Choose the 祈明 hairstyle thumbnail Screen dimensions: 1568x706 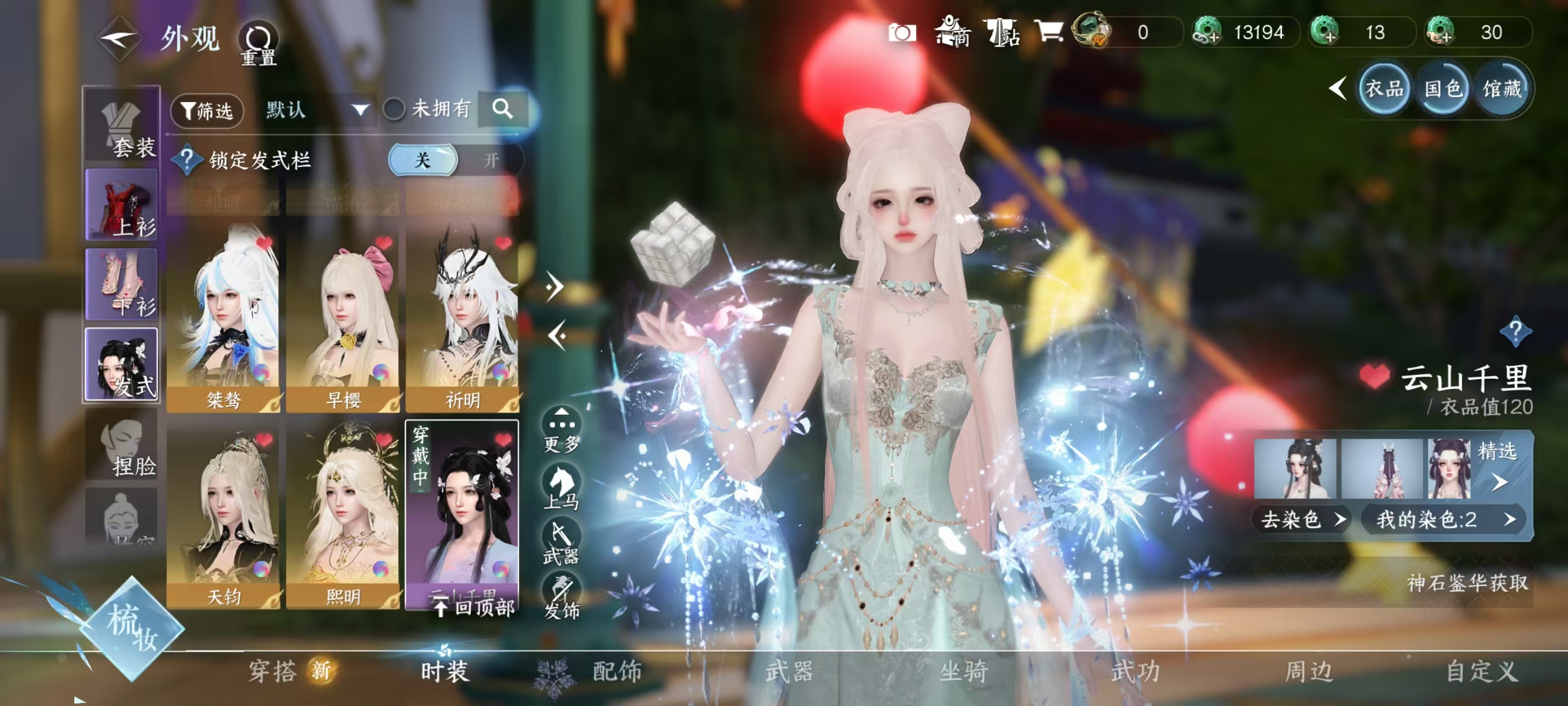[x=462, y=317]
